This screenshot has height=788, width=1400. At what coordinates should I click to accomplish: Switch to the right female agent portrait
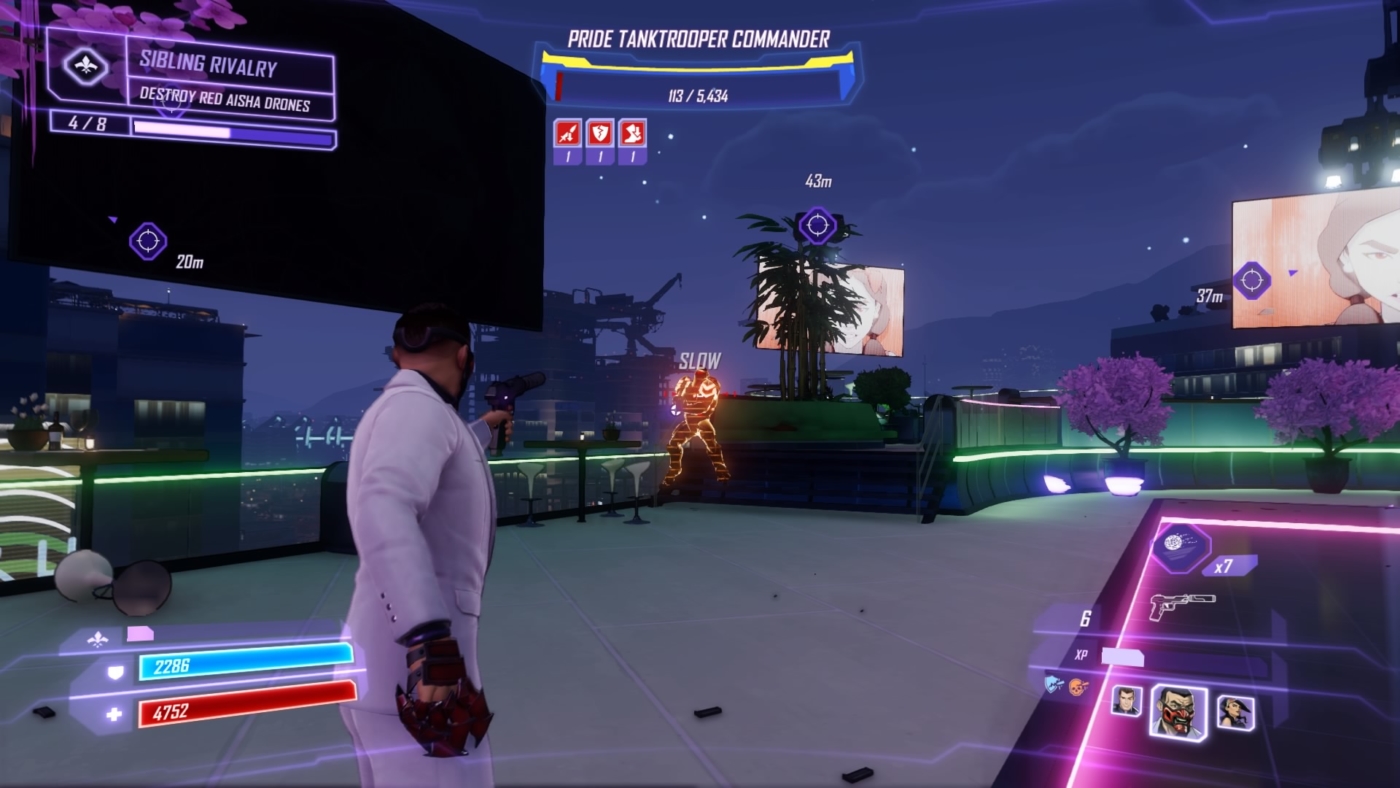point(1236,714)
